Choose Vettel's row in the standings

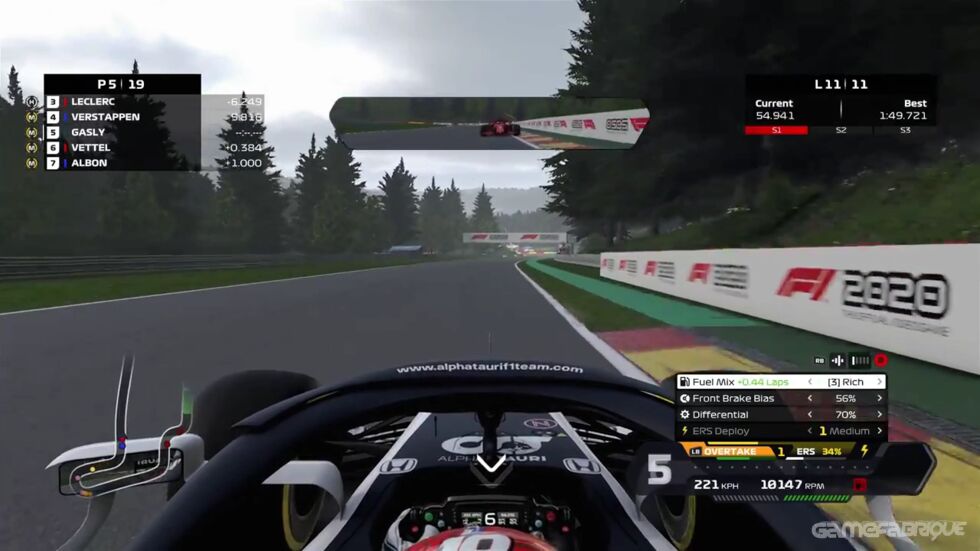(120, 147)
